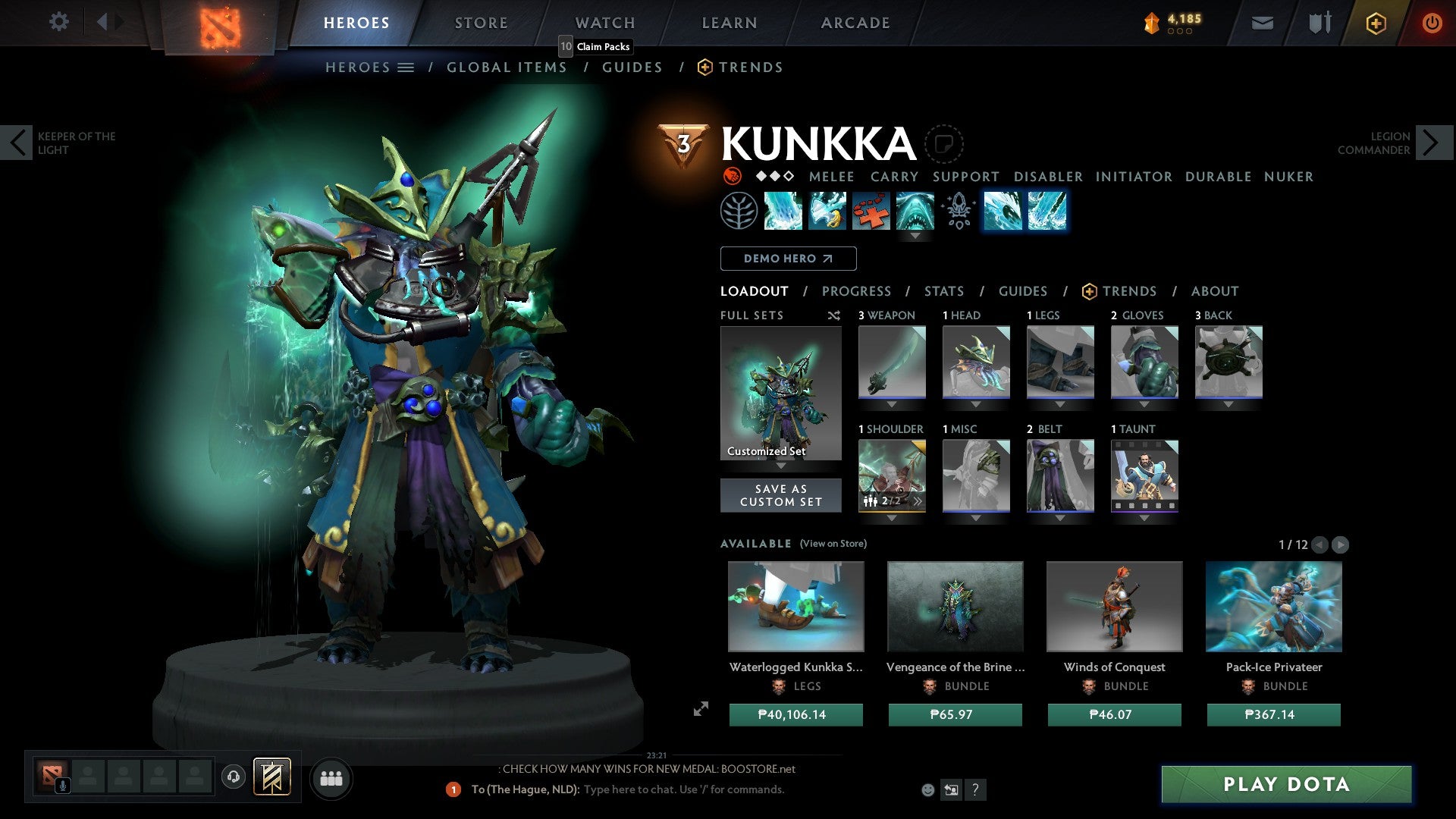Screen dimensions: 1456x819
Task: Open the Arcade menu item
Action: [855, 22]
